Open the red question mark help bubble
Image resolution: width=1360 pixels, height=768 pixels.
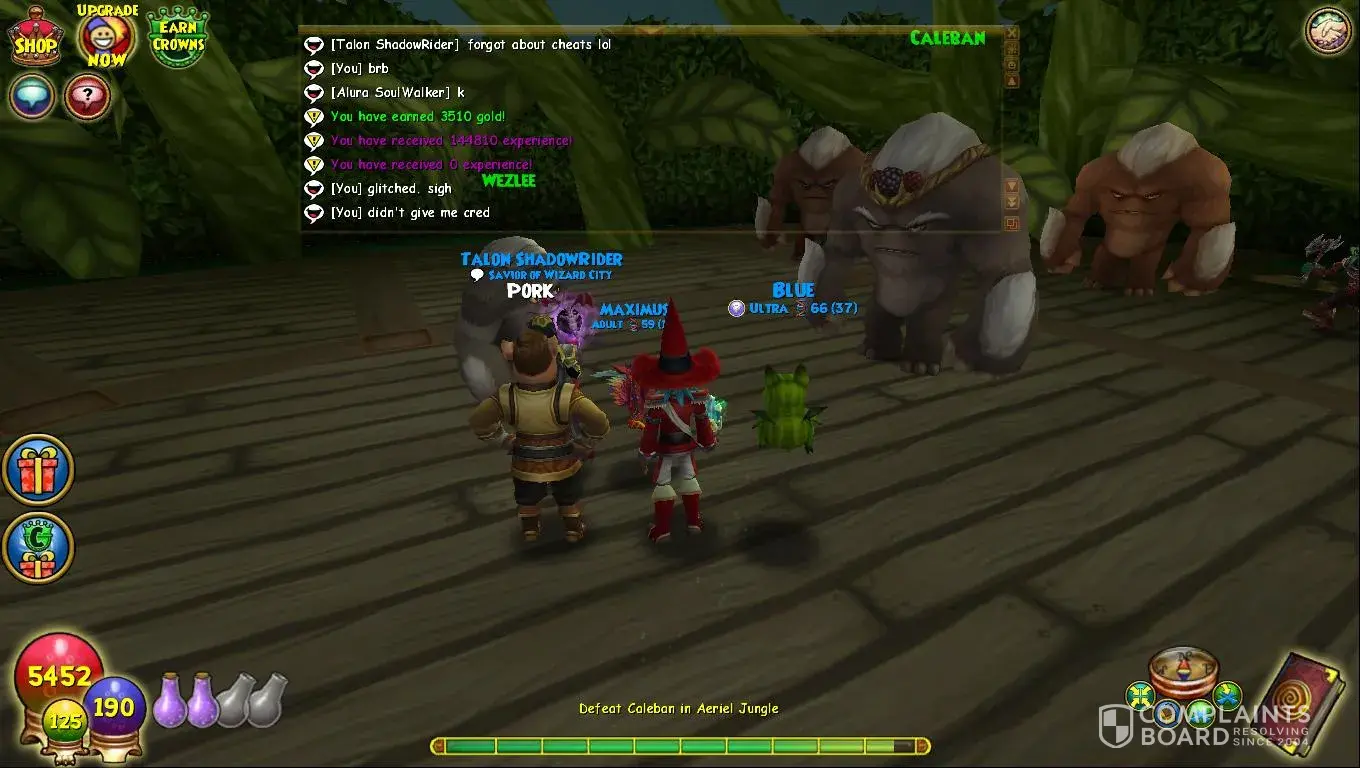(87, 97)
